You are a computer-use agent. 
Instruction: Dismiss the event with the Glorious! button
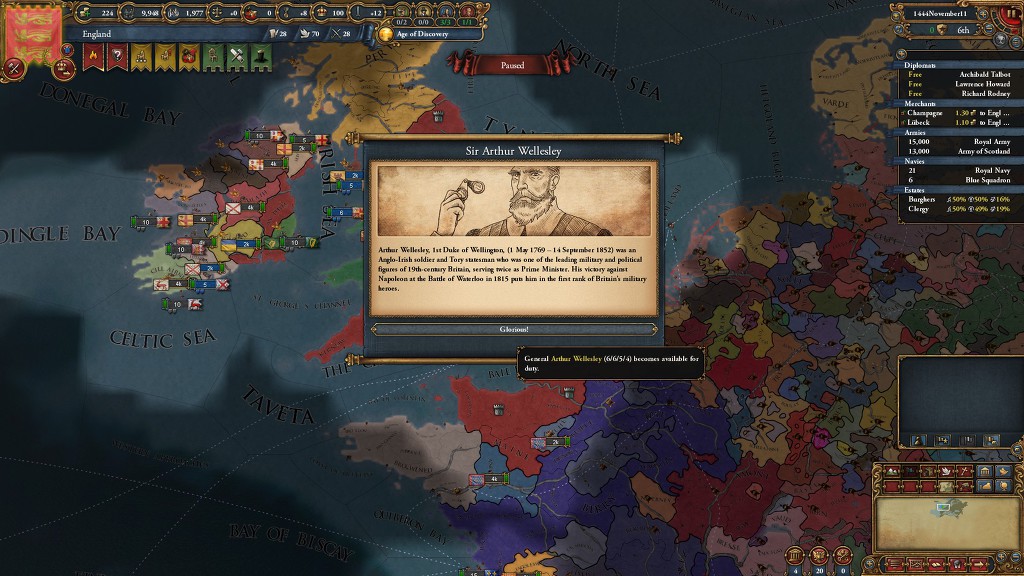click(514, 329)
